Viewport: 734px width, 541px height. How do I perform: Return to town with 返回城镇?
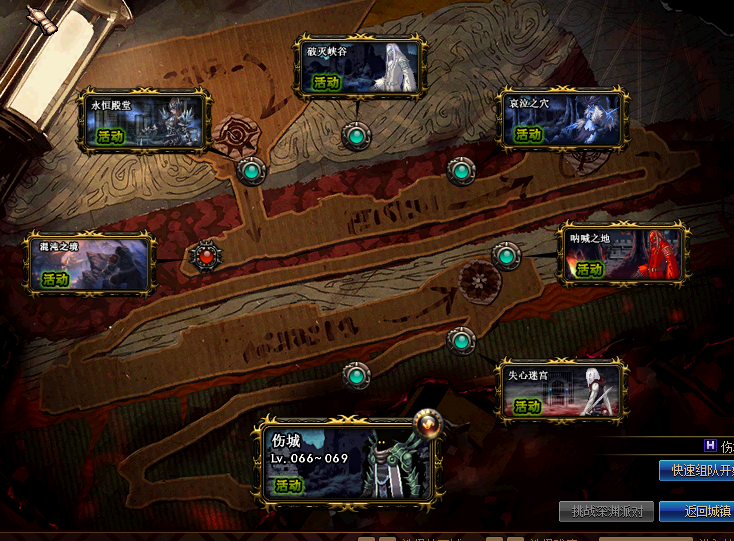coord(696,511)
